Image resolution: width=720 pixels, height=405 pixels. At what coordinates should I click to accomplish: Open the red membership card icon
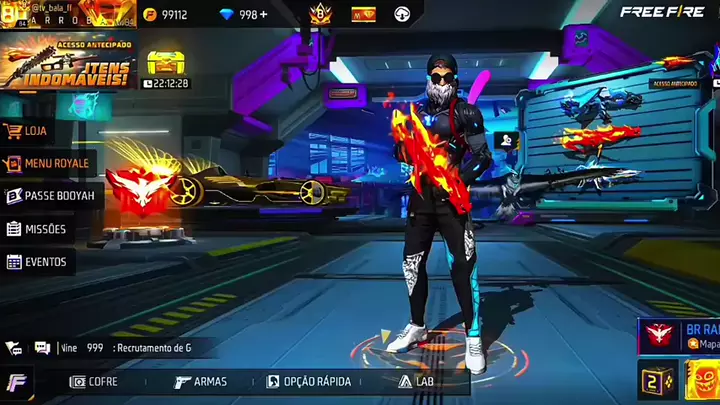click(363, 15)
